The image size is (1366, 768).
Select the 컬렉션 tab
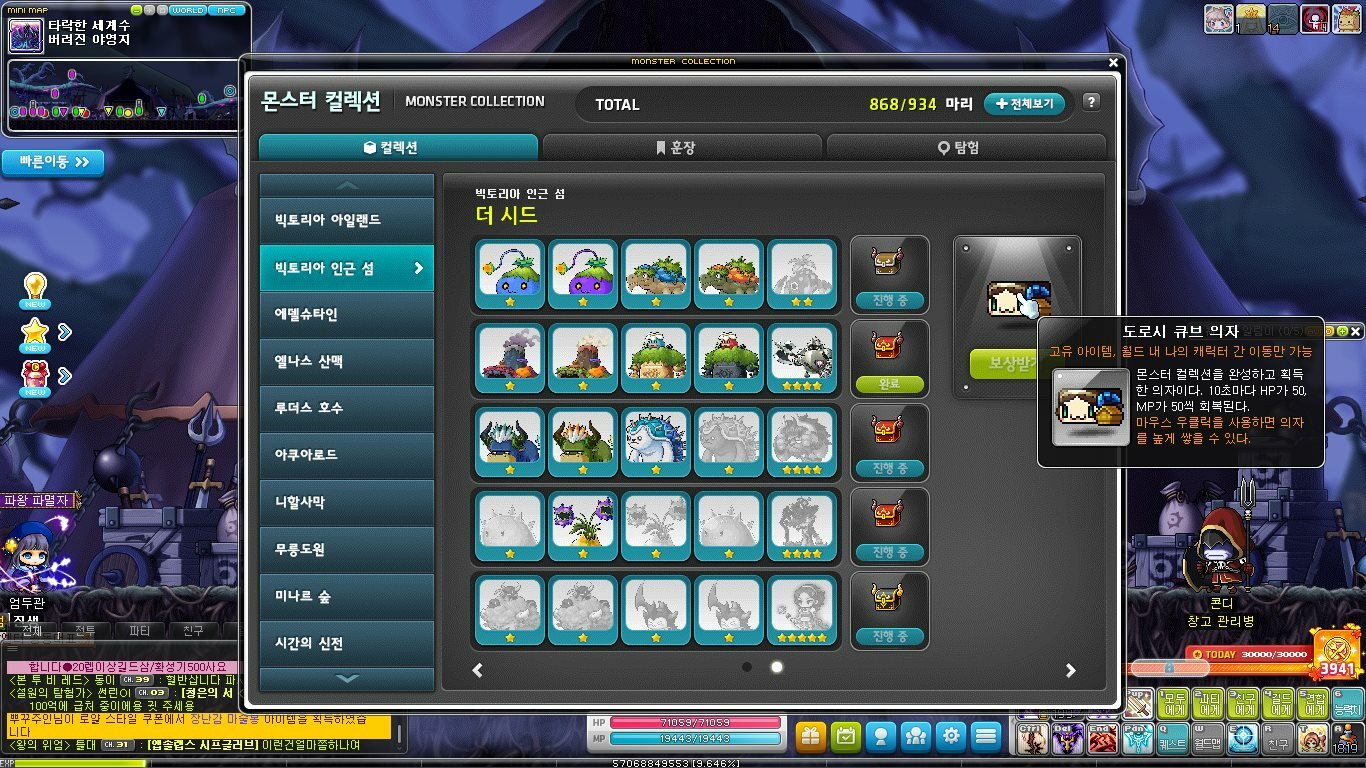point(398,147)
